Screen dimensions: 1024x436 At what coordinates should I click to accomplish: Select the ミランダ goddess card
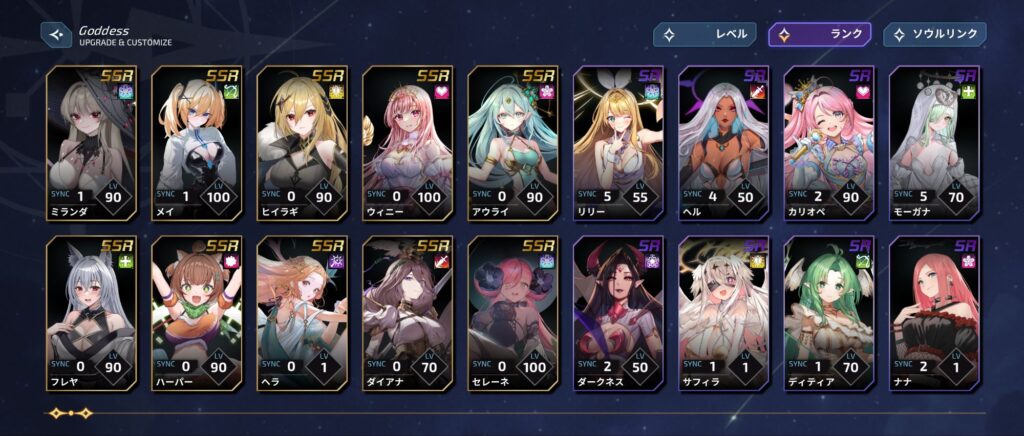pyautogui.click(x=90, y=140)
